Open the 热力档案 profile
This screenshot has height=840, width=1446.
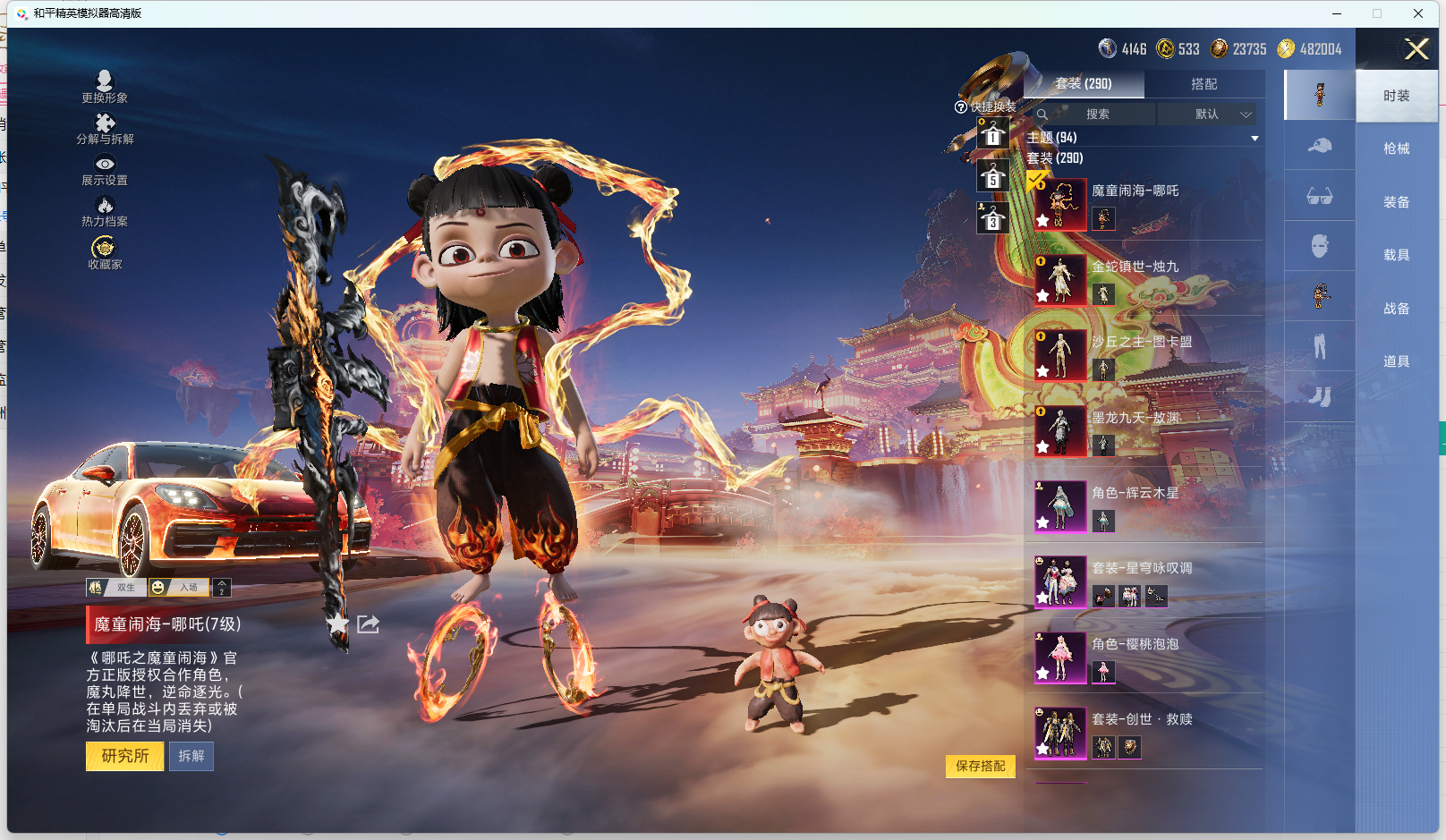(x=105, y=211)
